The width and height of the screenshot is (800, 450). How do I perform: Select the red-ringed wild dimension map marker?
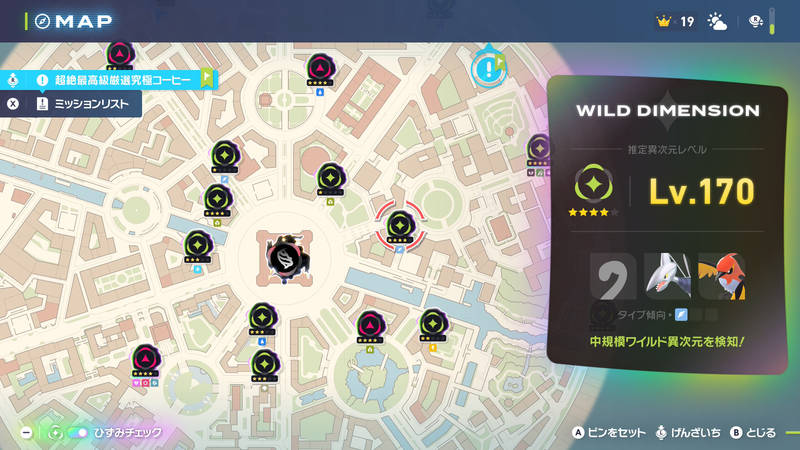400,227
